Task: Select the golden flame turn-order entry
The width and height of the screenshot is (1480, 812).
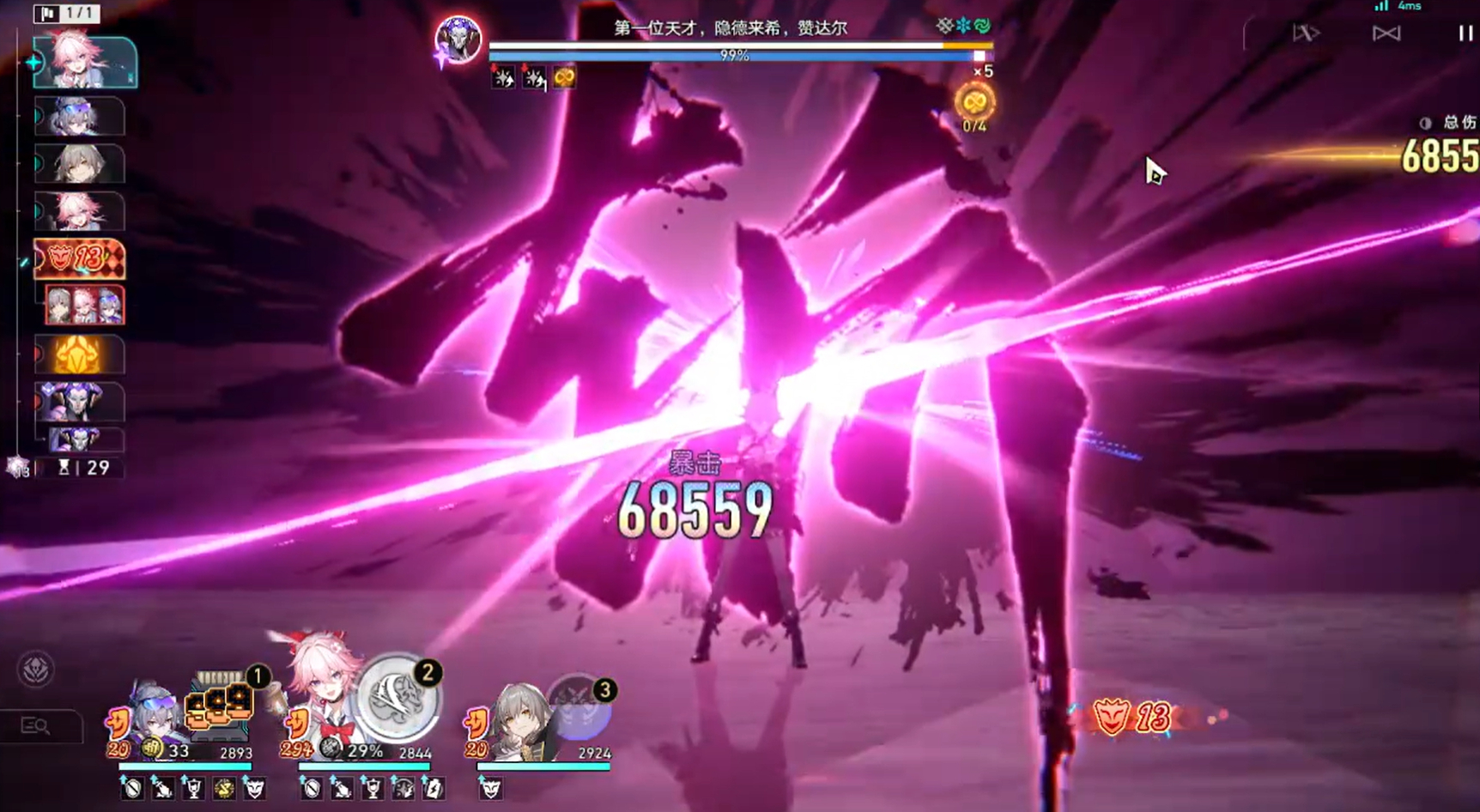Action: (x=79, y=355)
